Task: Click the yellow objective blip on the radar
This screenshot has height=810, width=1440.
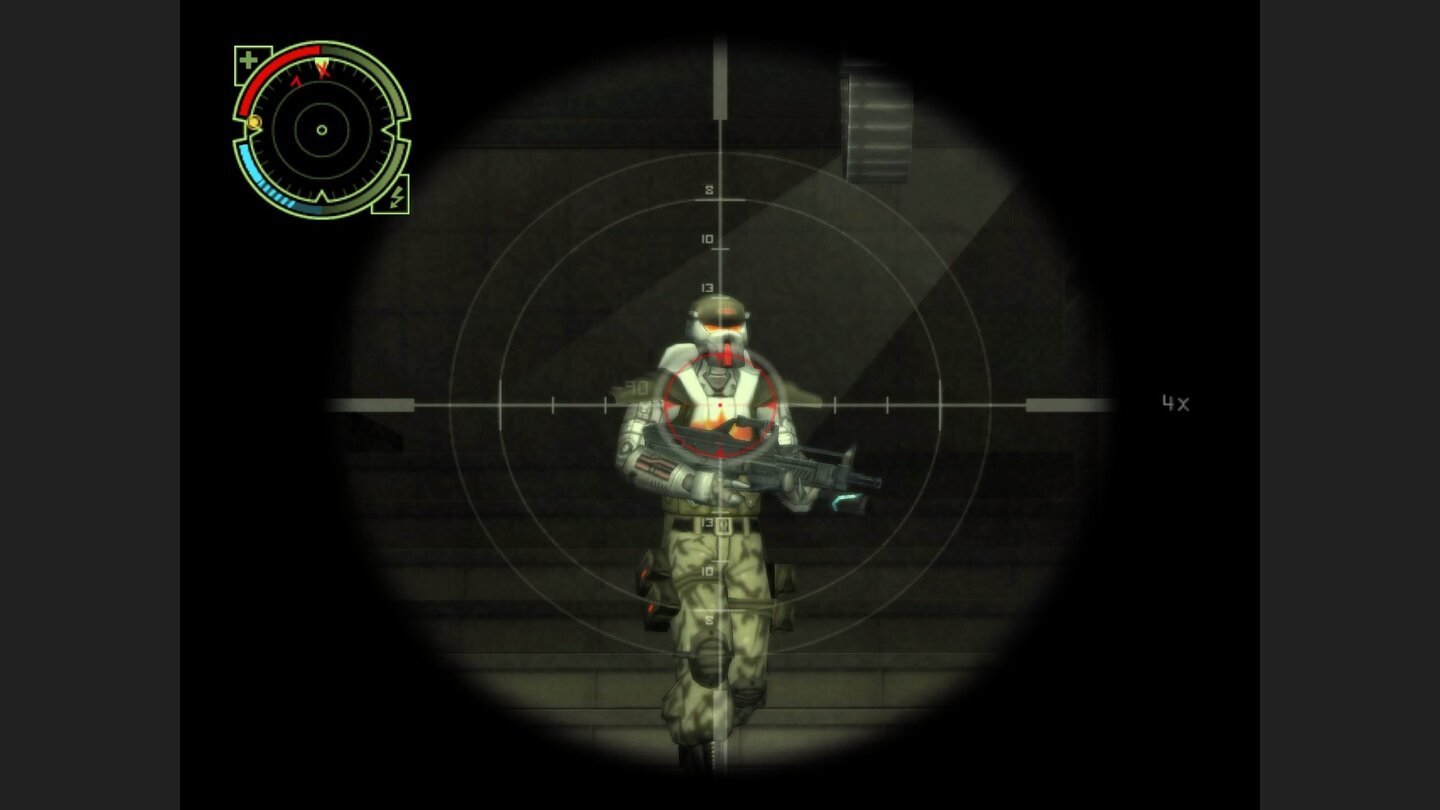Action: click(x=254, y=123)
